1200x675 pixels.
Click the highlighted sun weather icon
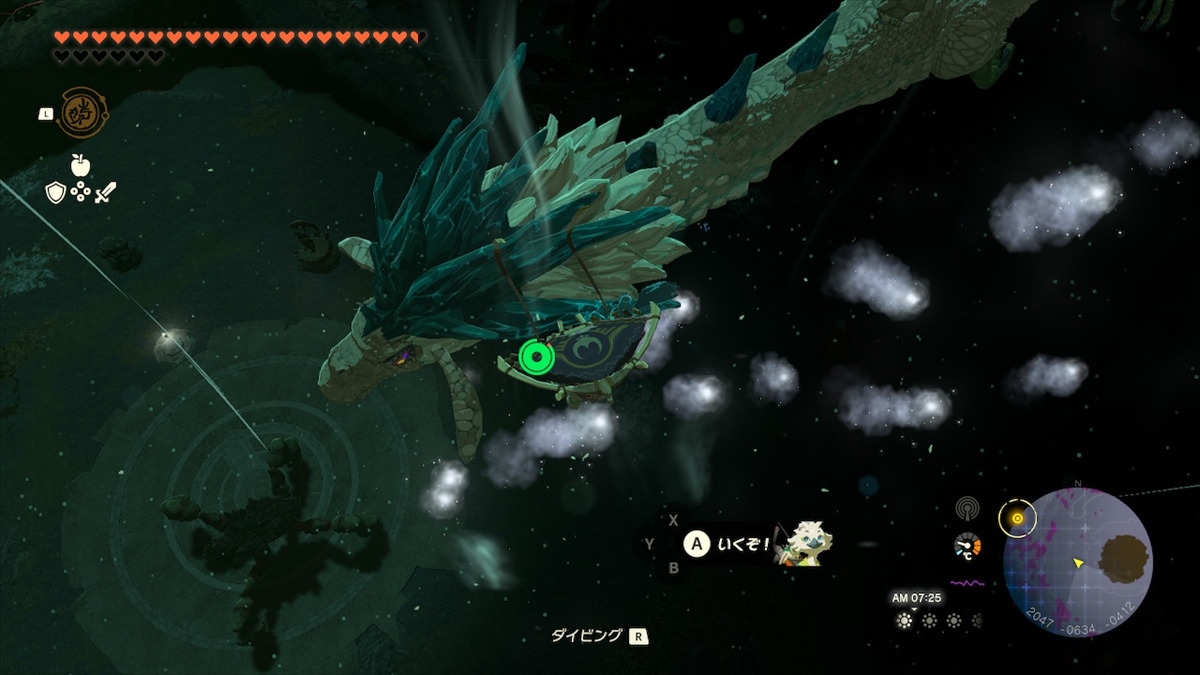pos(905,620)
